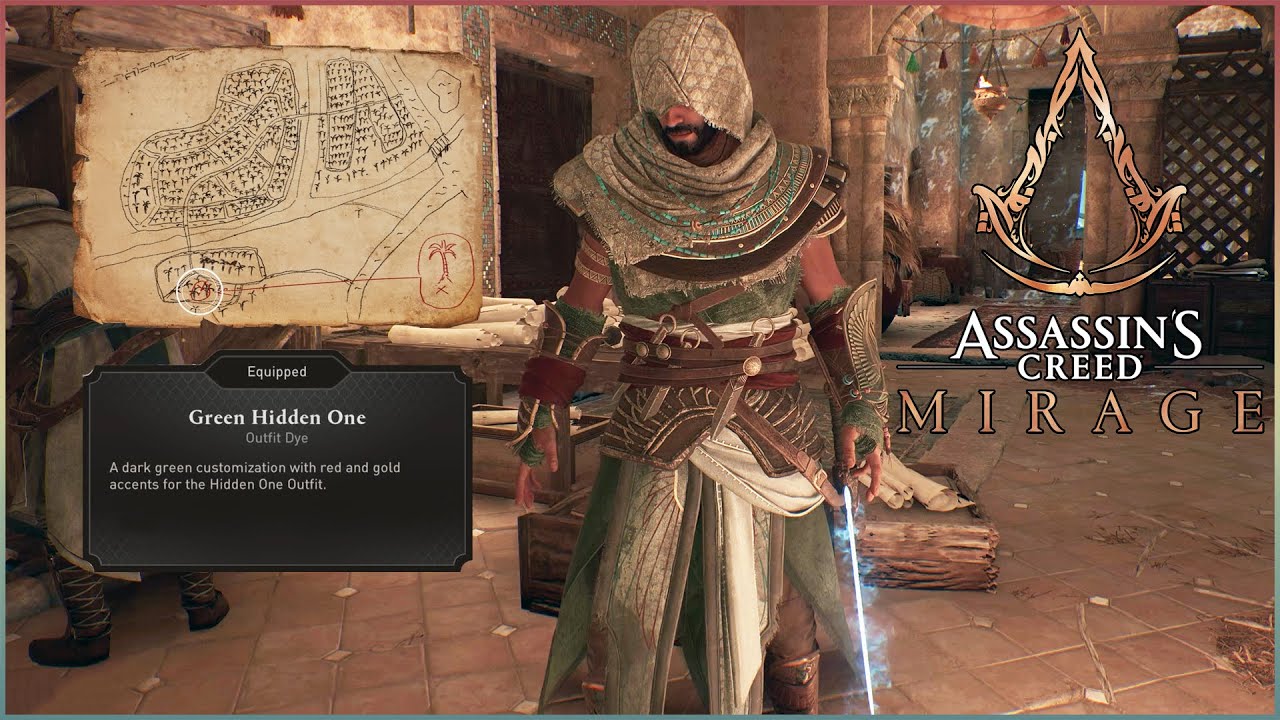Click the circled trees at the map's bottom
The width and height of the screenshot is (1280, 720).
click(x=202, y=290)
